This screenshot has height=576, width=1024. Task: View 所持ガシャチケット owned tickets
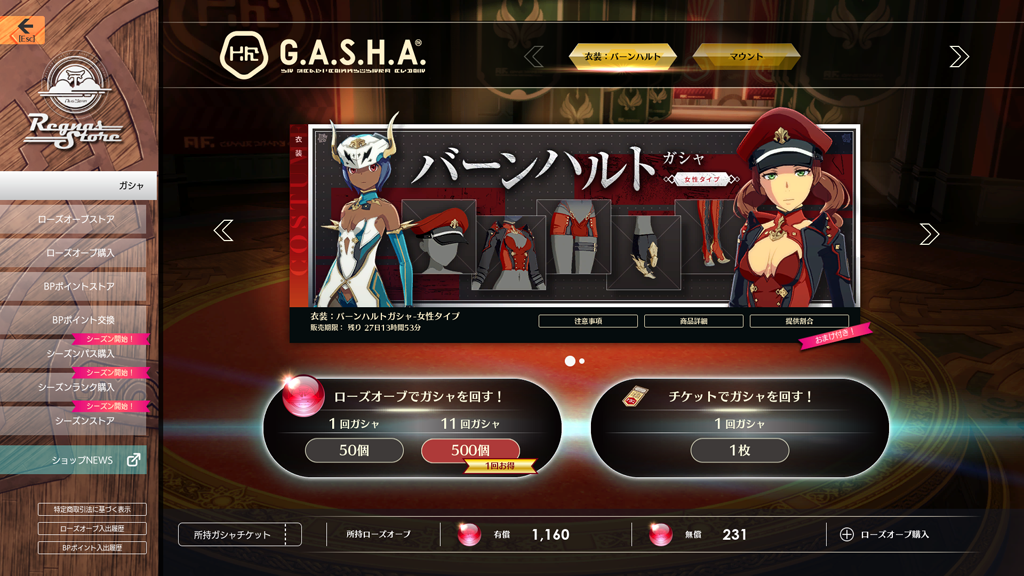[240, 535]
